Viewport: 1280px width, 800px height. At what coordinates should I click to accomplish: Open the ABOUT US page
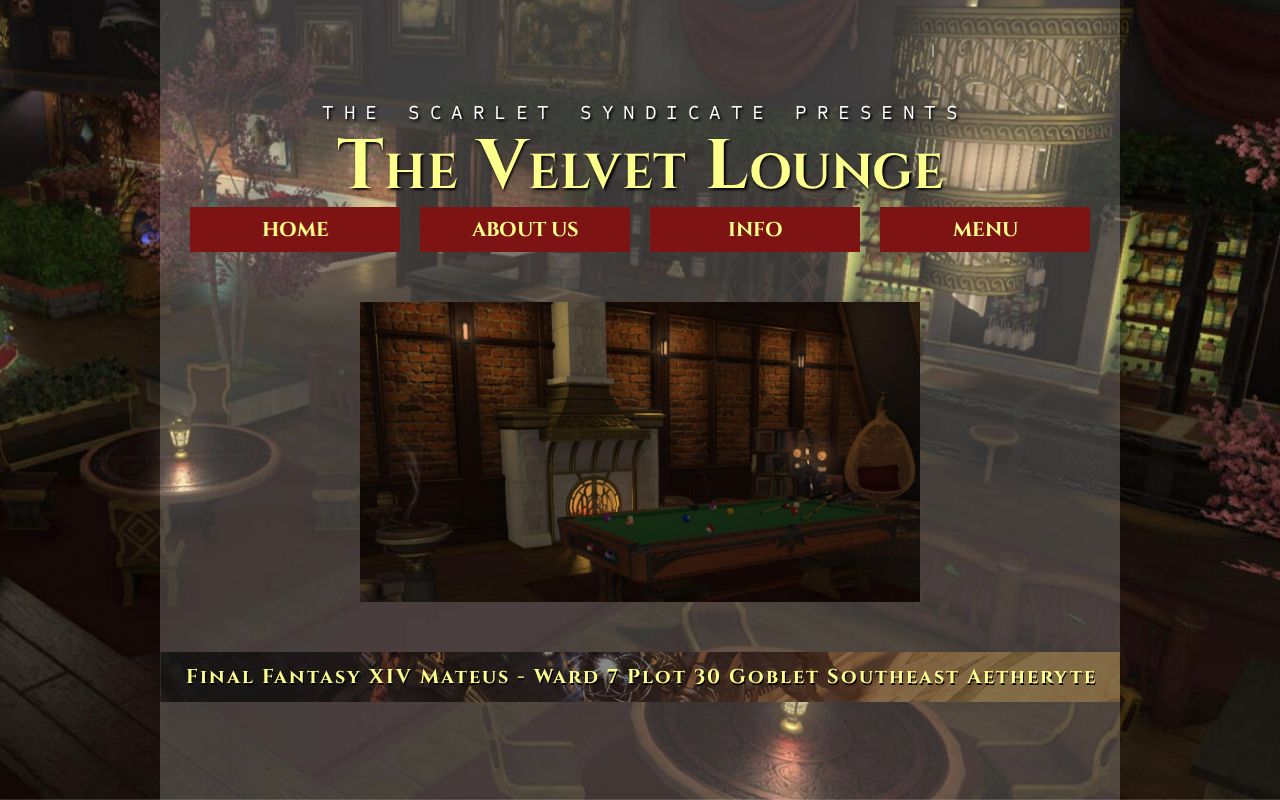[525, 229]
